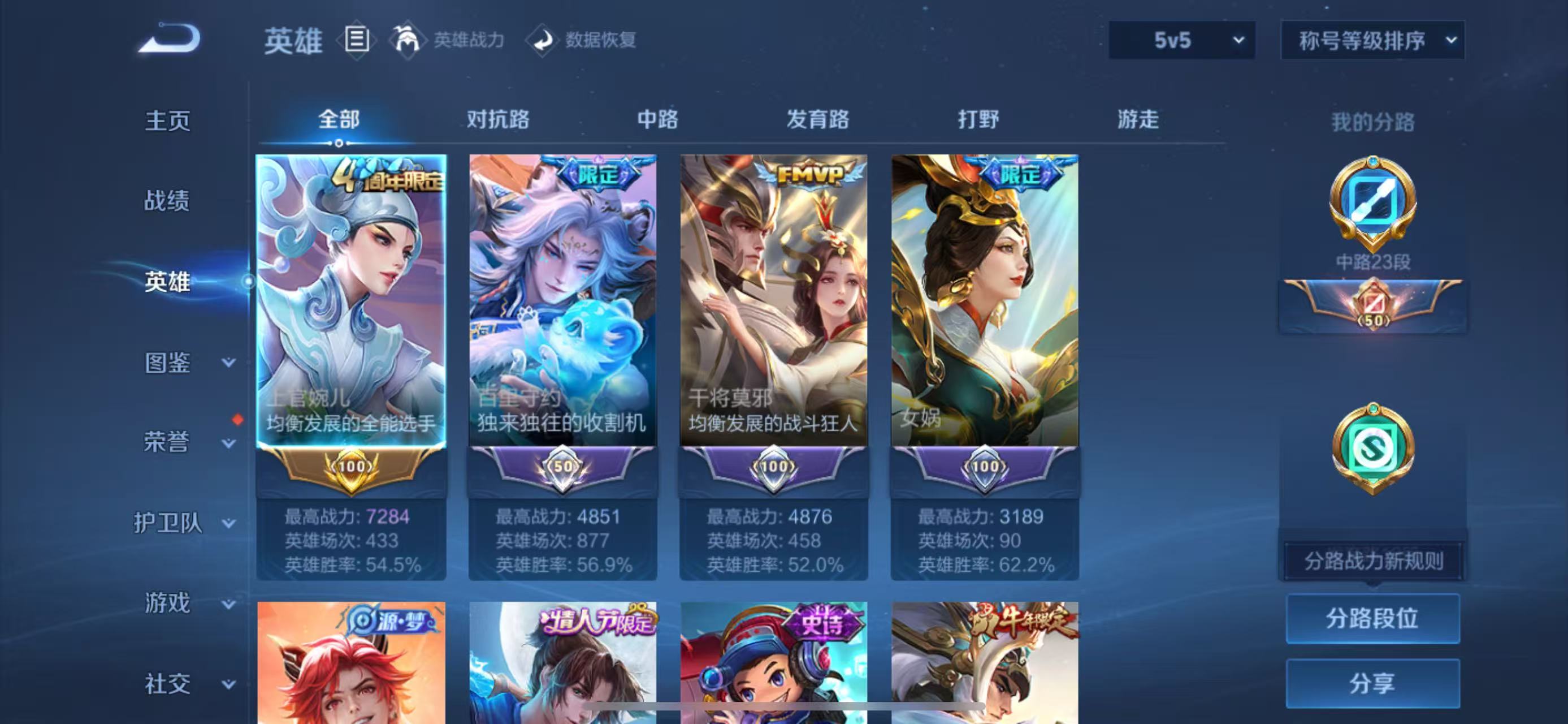Open the 称号等级排序 sorting dropdown
The height and width of the screenshot is (724, 1568).
1372,40
